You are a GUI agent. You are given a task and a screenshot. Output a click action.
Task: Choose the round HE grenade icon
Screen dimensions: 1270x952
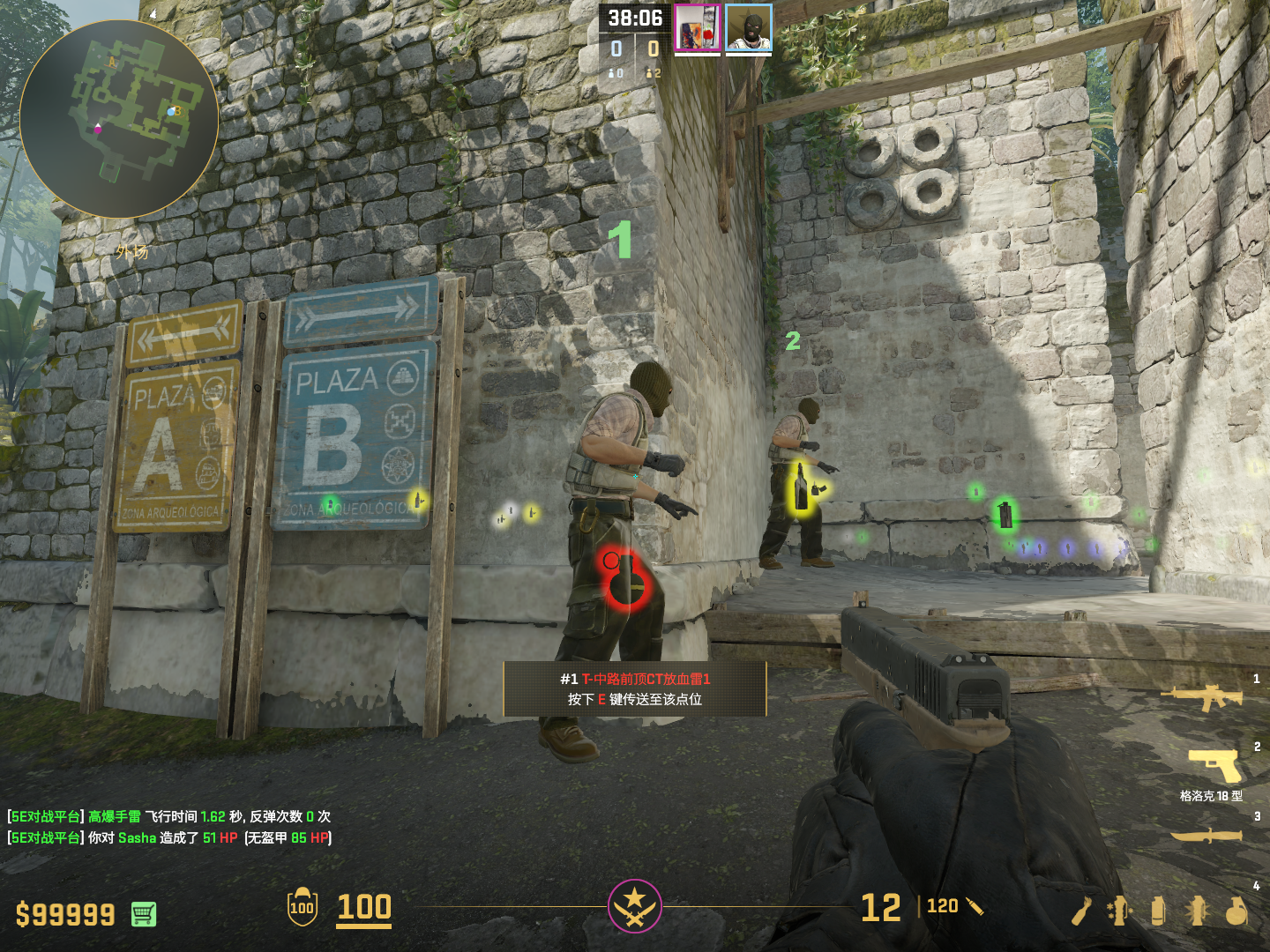(x=1236, y=911)
